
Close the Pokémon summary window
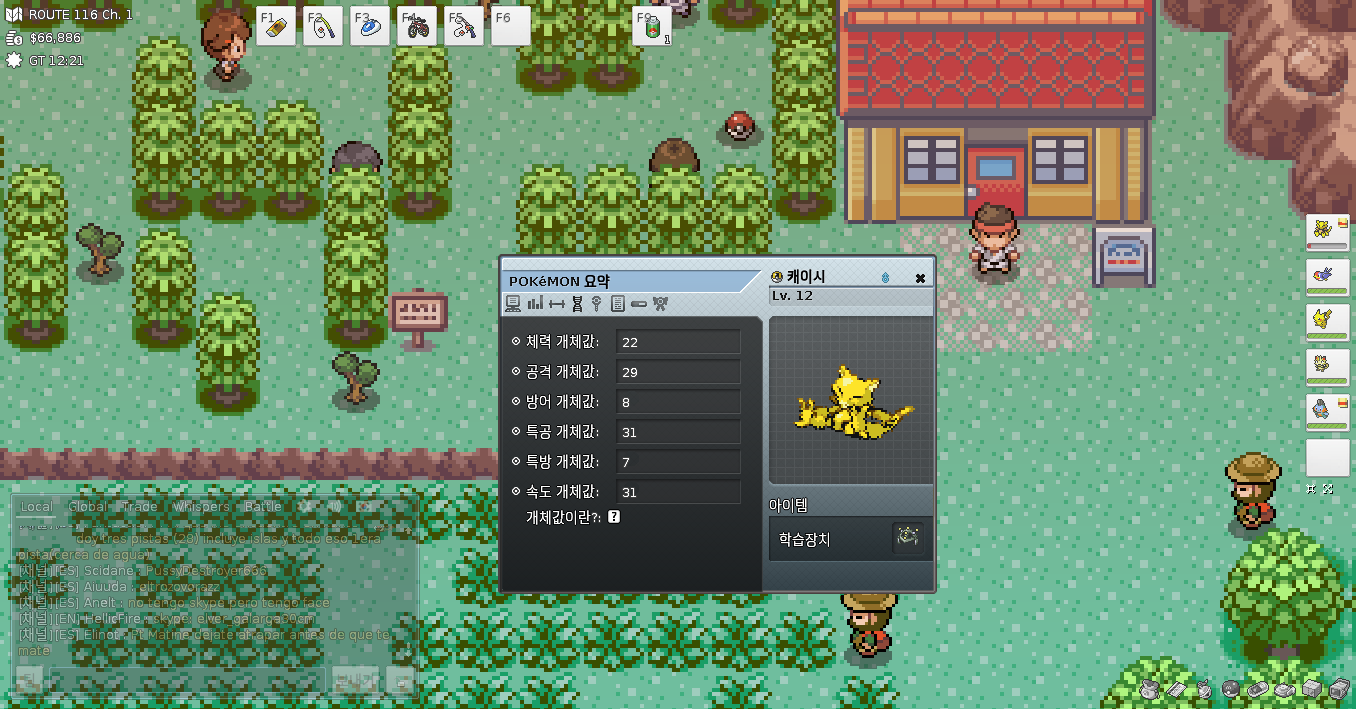point(920,278)
